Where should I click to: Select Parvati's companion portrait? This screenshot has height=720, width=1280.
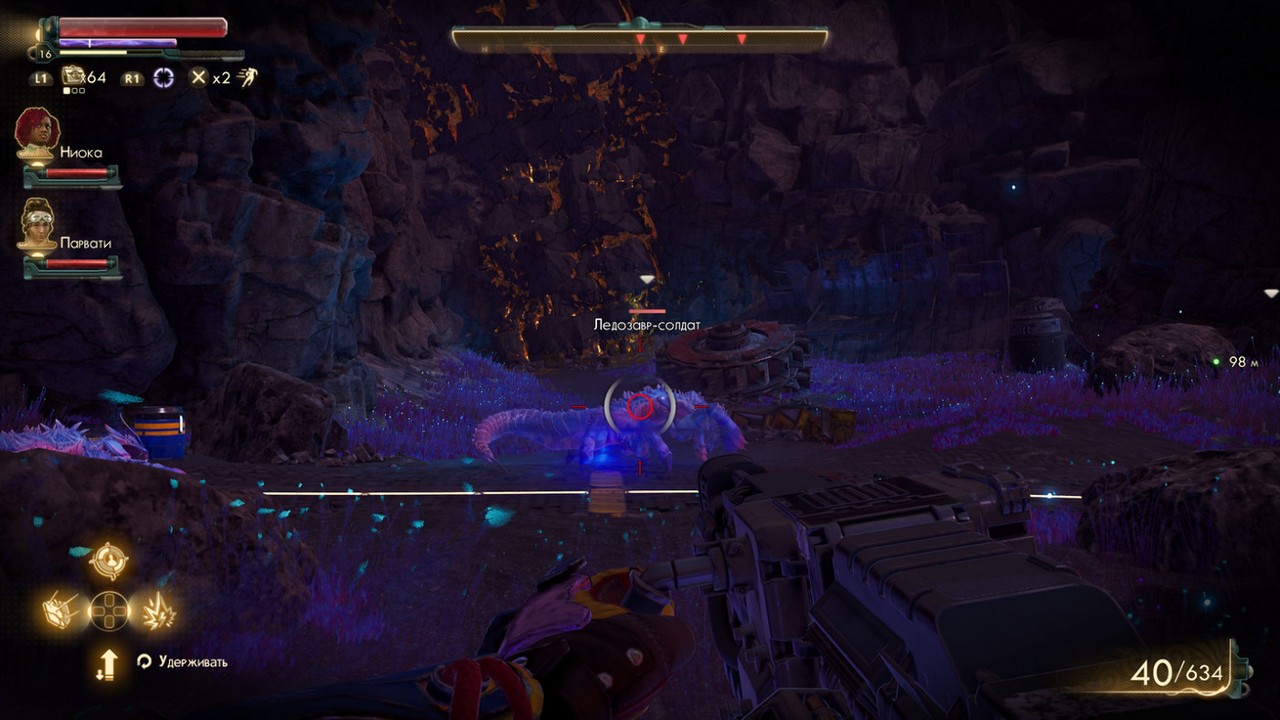point(37,223)
